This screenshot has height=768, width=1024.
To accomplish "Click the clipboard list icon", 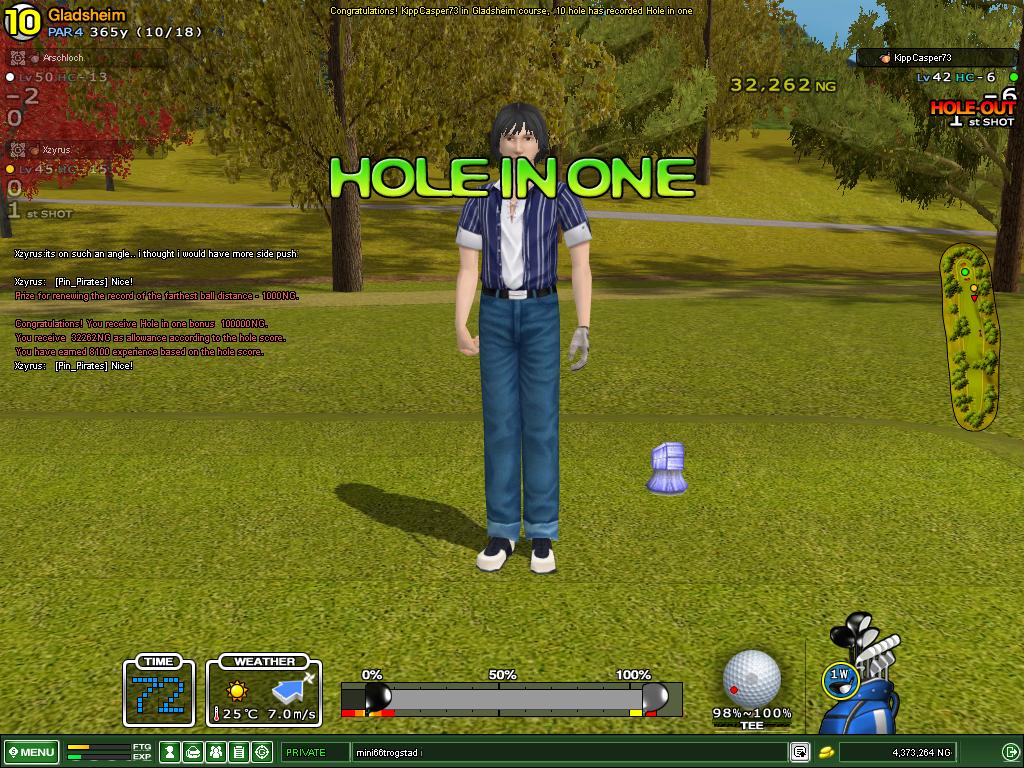I will (239, 752).
